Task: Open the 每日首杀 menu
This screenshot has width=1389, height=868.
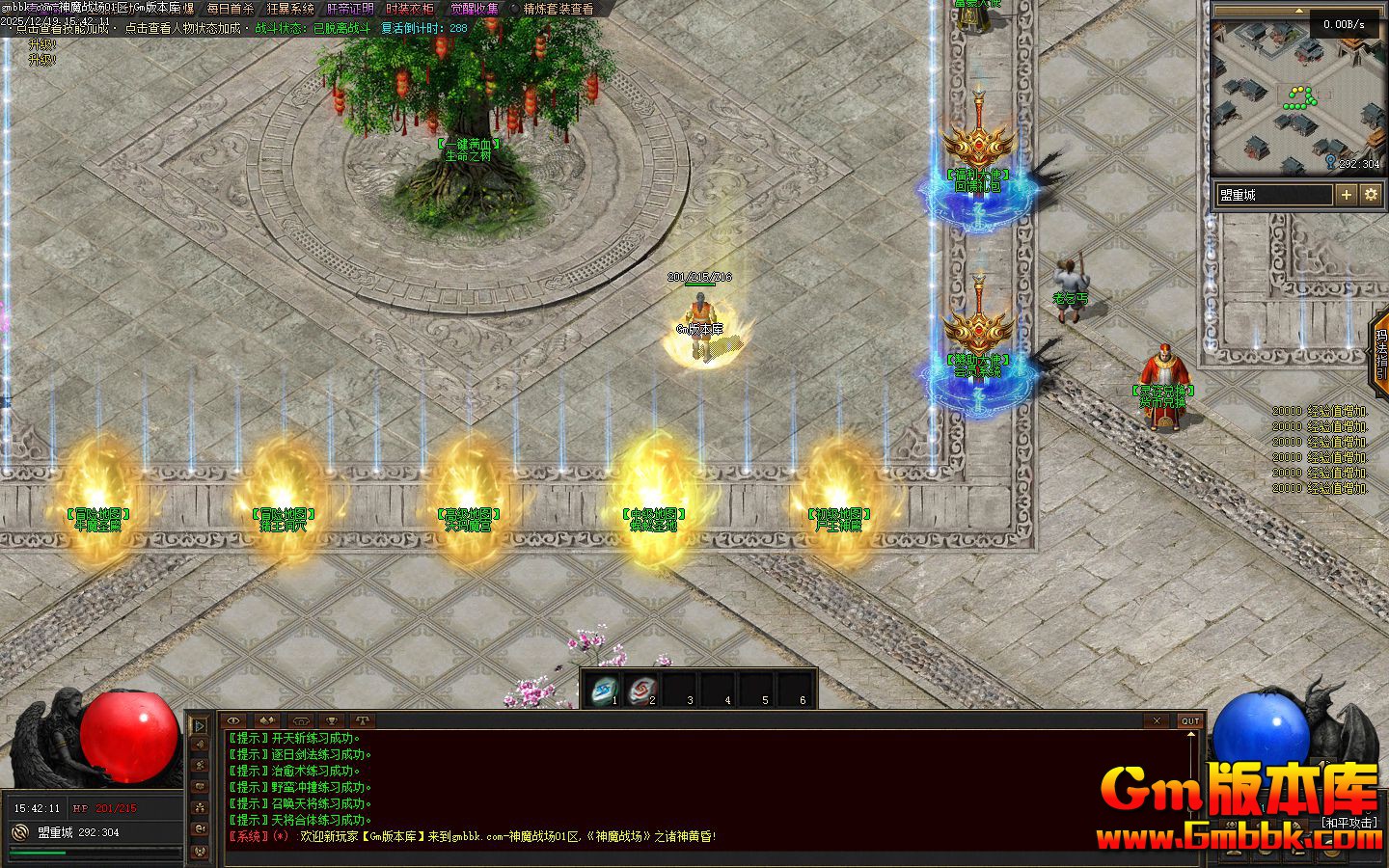Action: click(230, 9)
